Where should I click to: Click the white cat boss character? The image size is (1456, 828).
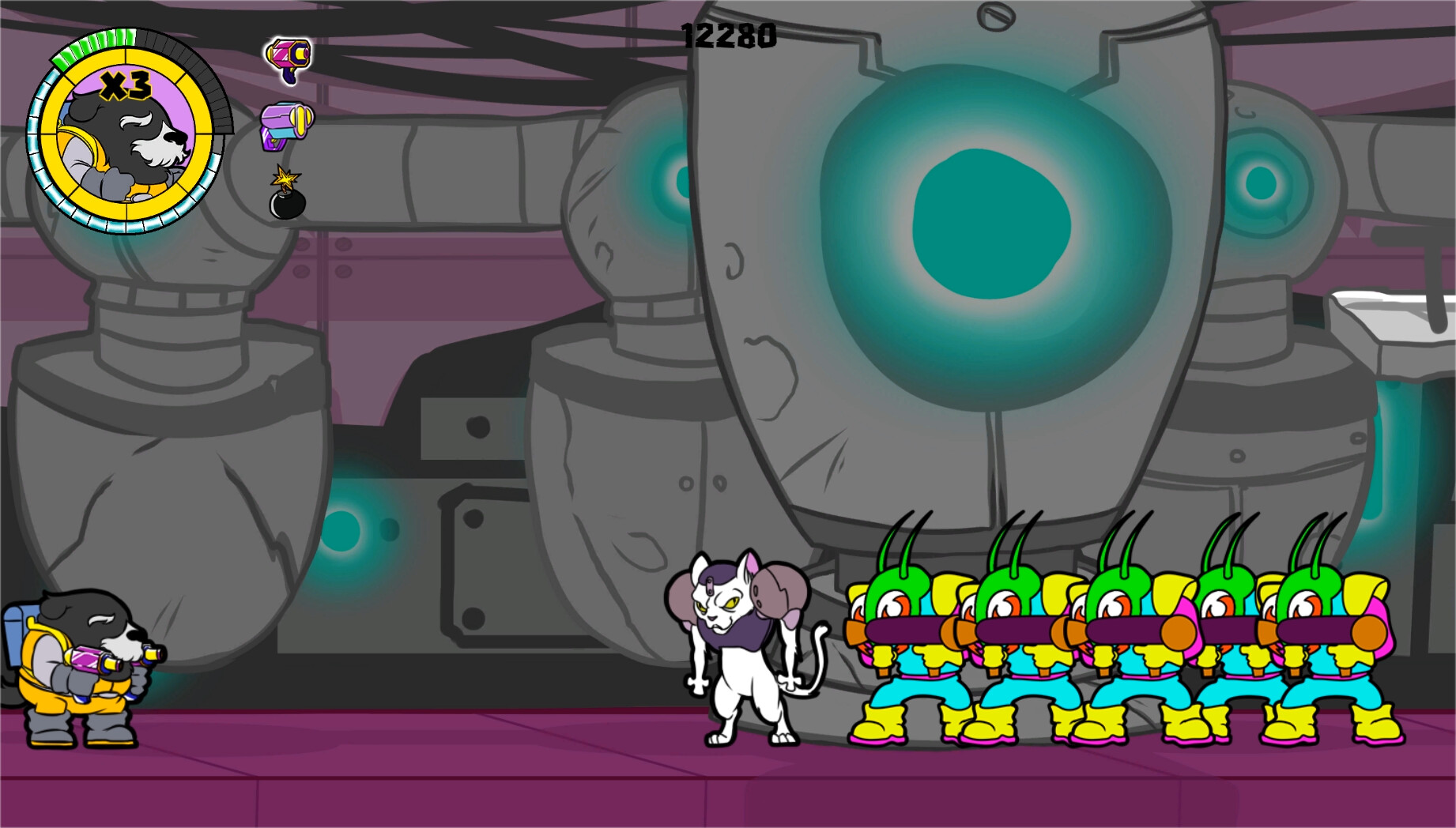[x=743, y=648]
